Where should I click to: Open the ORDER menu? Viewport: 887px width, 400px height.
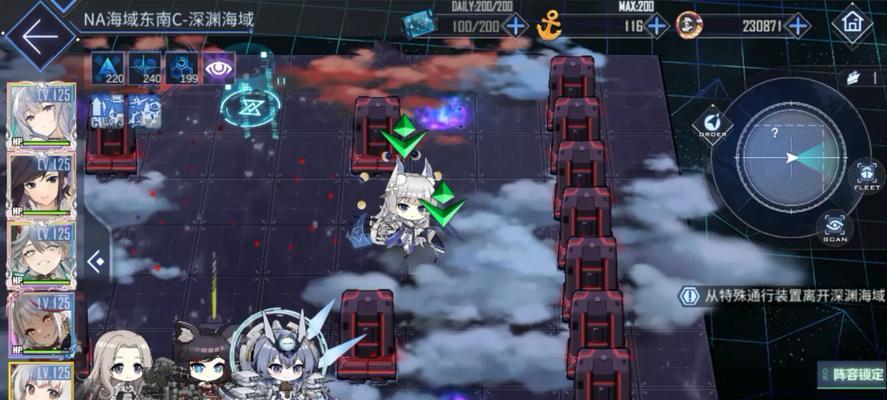tap(712, 125)
